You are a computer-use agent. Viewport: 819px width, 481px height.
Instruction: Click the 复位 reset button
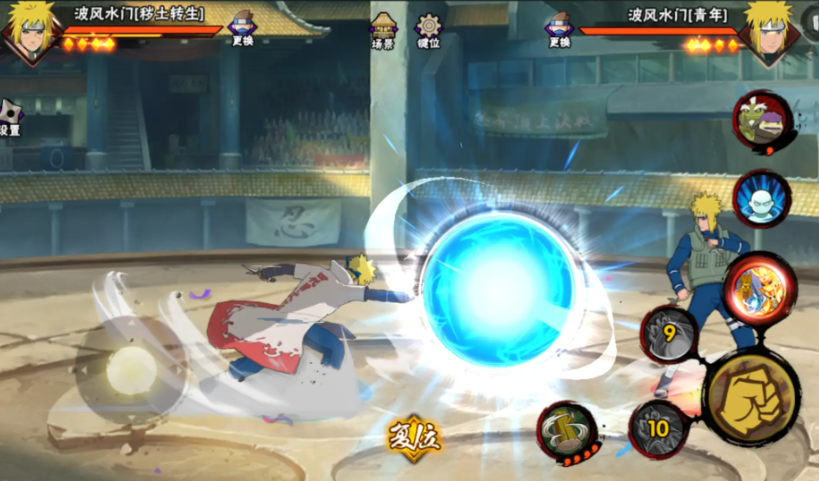[x=415, y=436]
